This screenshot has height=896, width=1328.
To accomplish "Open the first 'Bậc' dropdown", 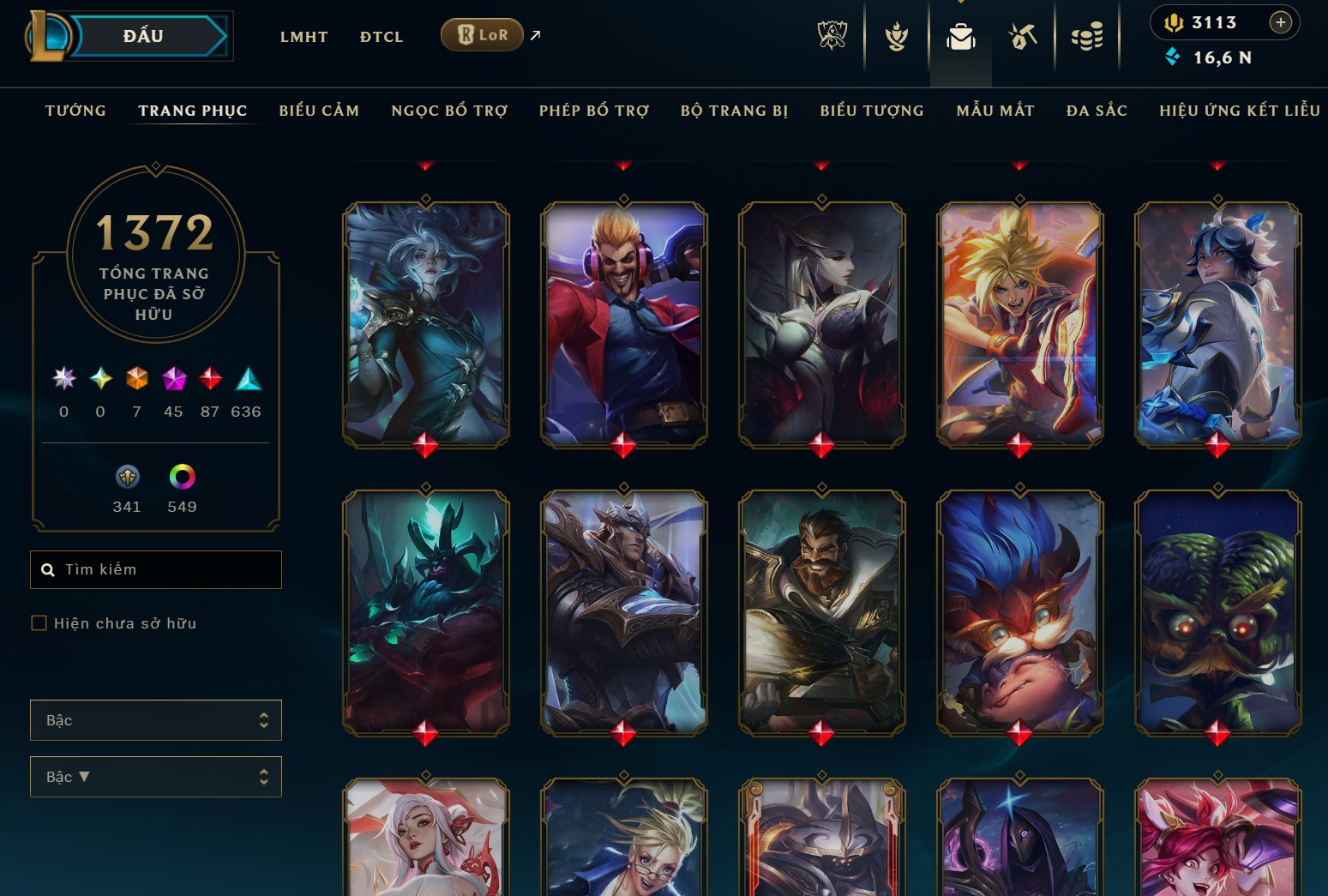I will [155, 720].
